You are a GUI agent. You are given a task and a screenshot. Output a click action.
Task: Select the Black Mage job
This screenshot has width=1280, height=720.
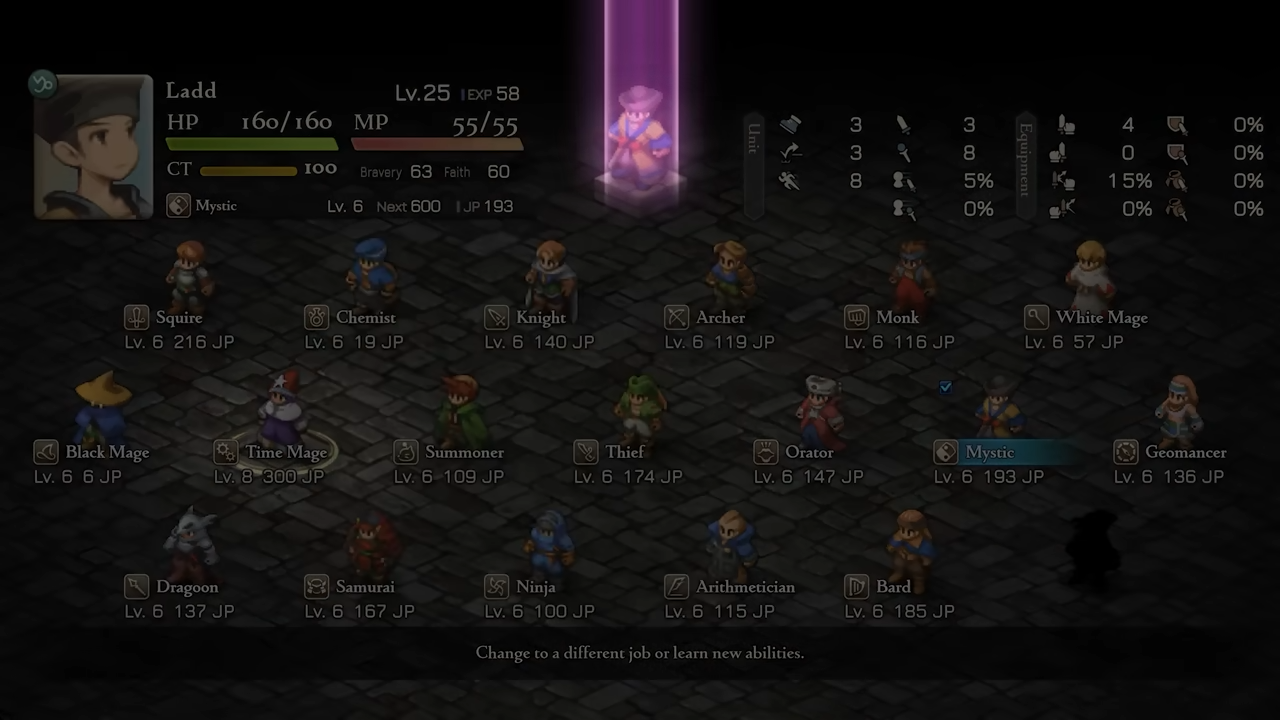[106, 453]
